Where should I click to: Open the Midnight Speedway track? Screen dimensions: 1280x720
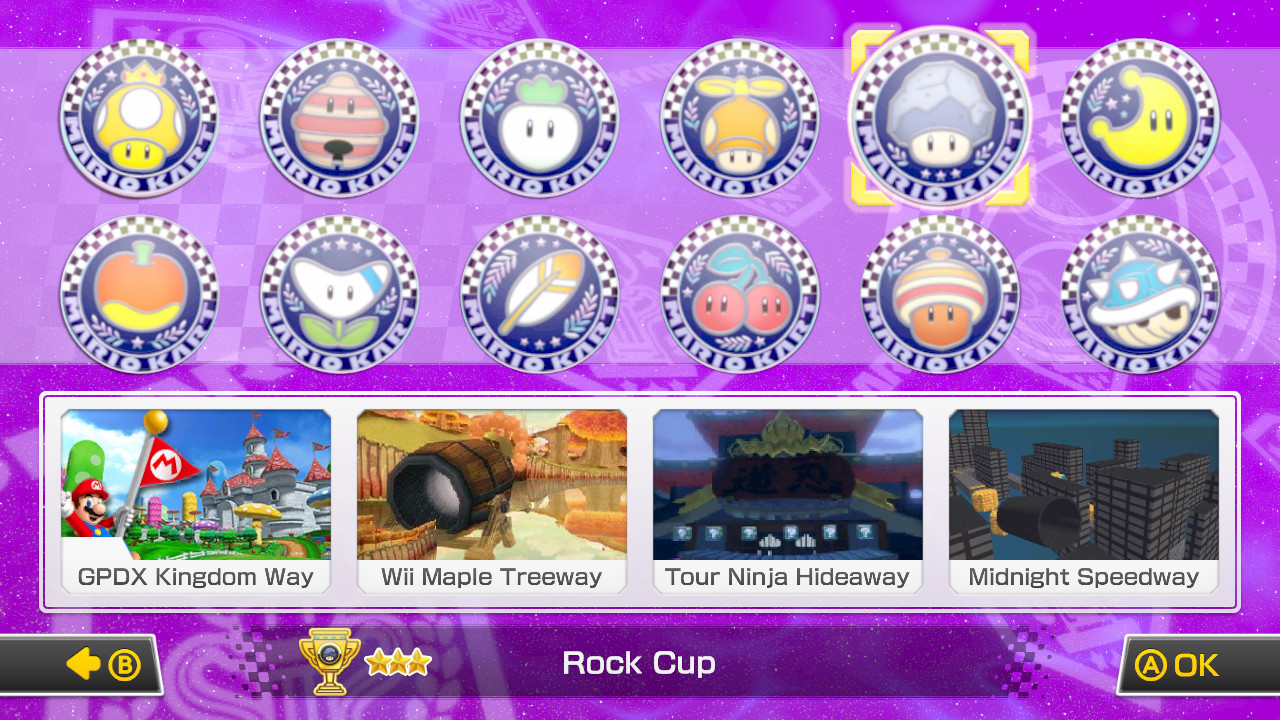click(1083, 500)
